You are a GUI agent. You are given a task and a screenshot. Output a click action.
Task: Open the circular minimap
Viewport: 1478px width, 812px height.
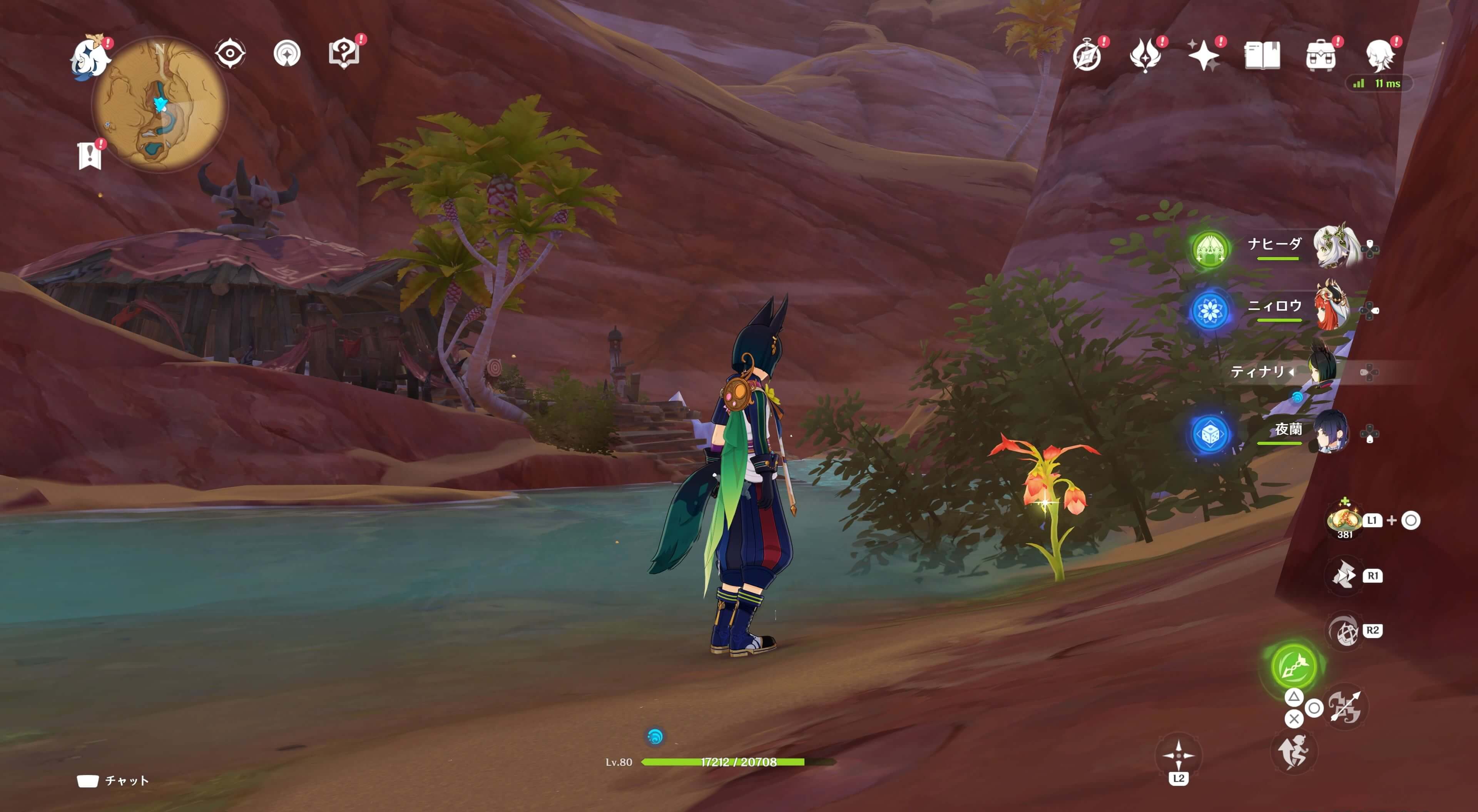(160, 104)
